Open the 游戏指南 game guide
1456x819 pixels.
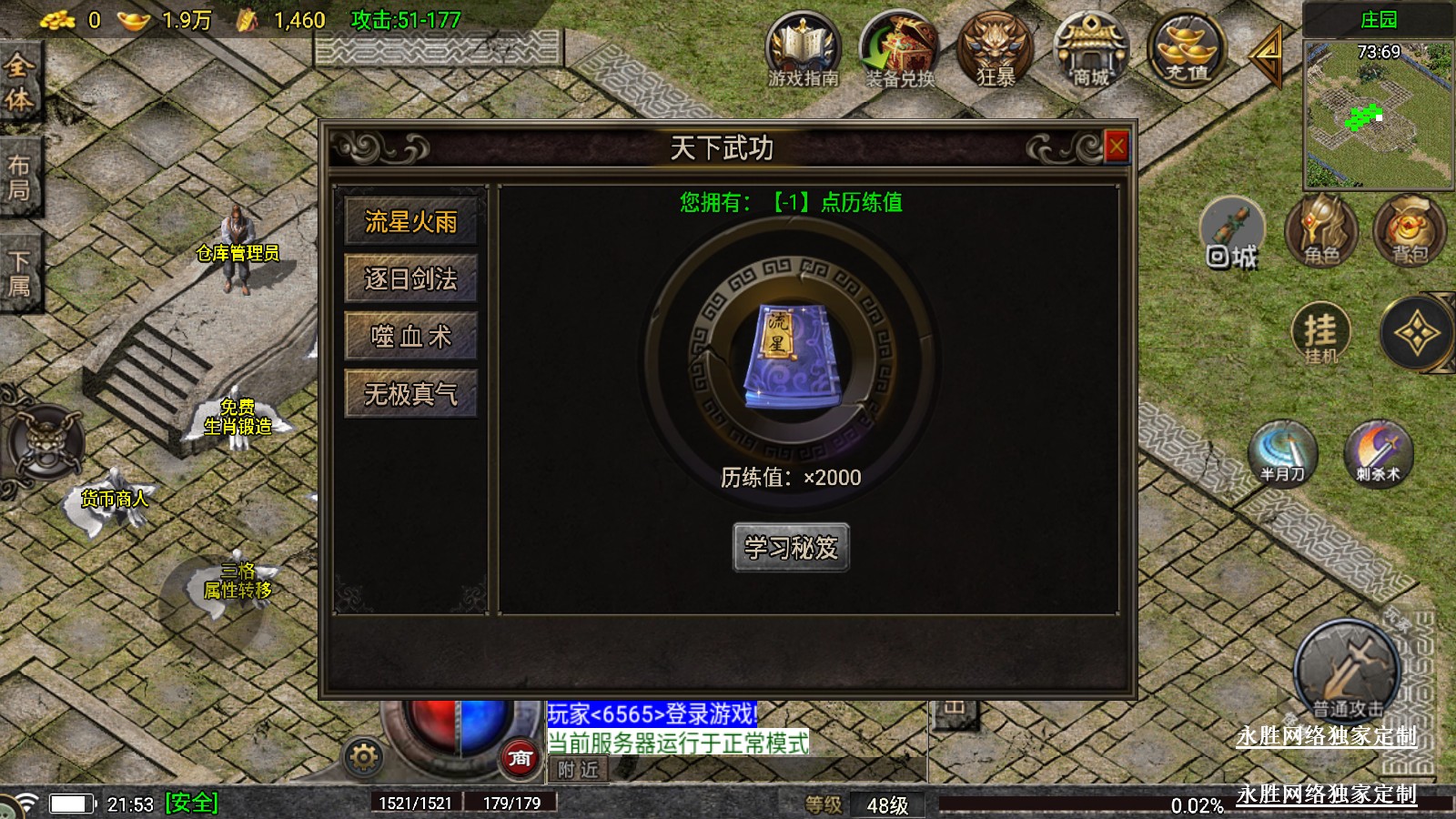[x=803, y=50]
